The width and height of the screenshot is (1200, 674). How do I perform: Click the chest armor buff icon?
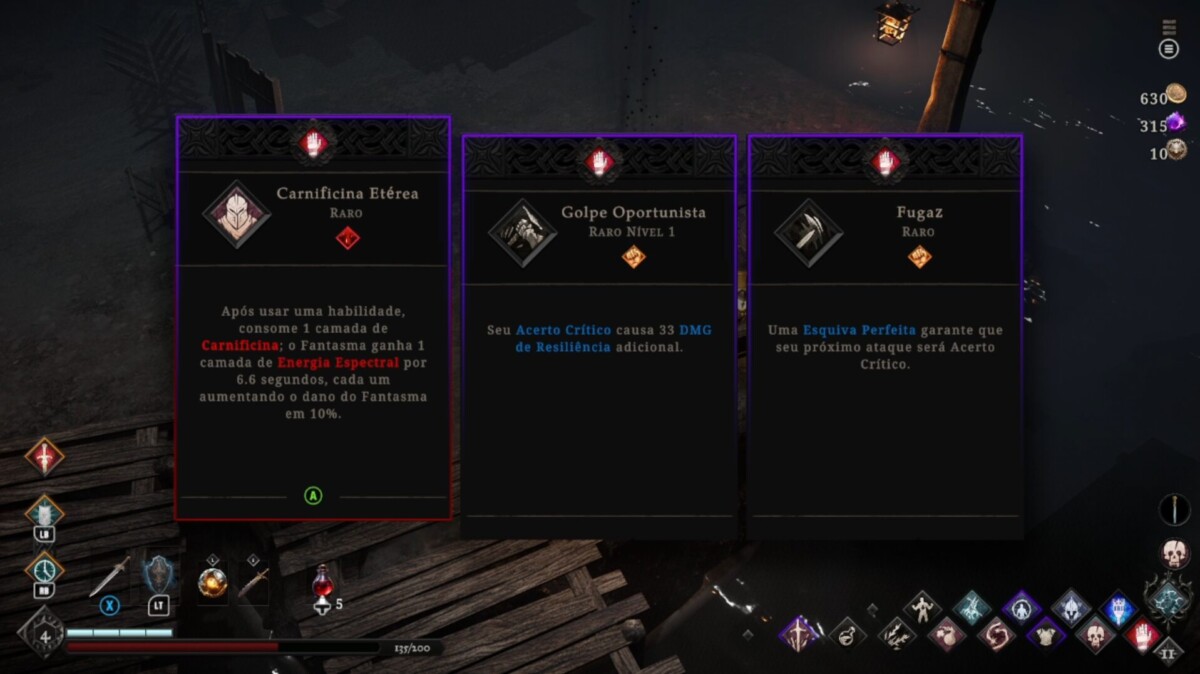click(1046, 634)
